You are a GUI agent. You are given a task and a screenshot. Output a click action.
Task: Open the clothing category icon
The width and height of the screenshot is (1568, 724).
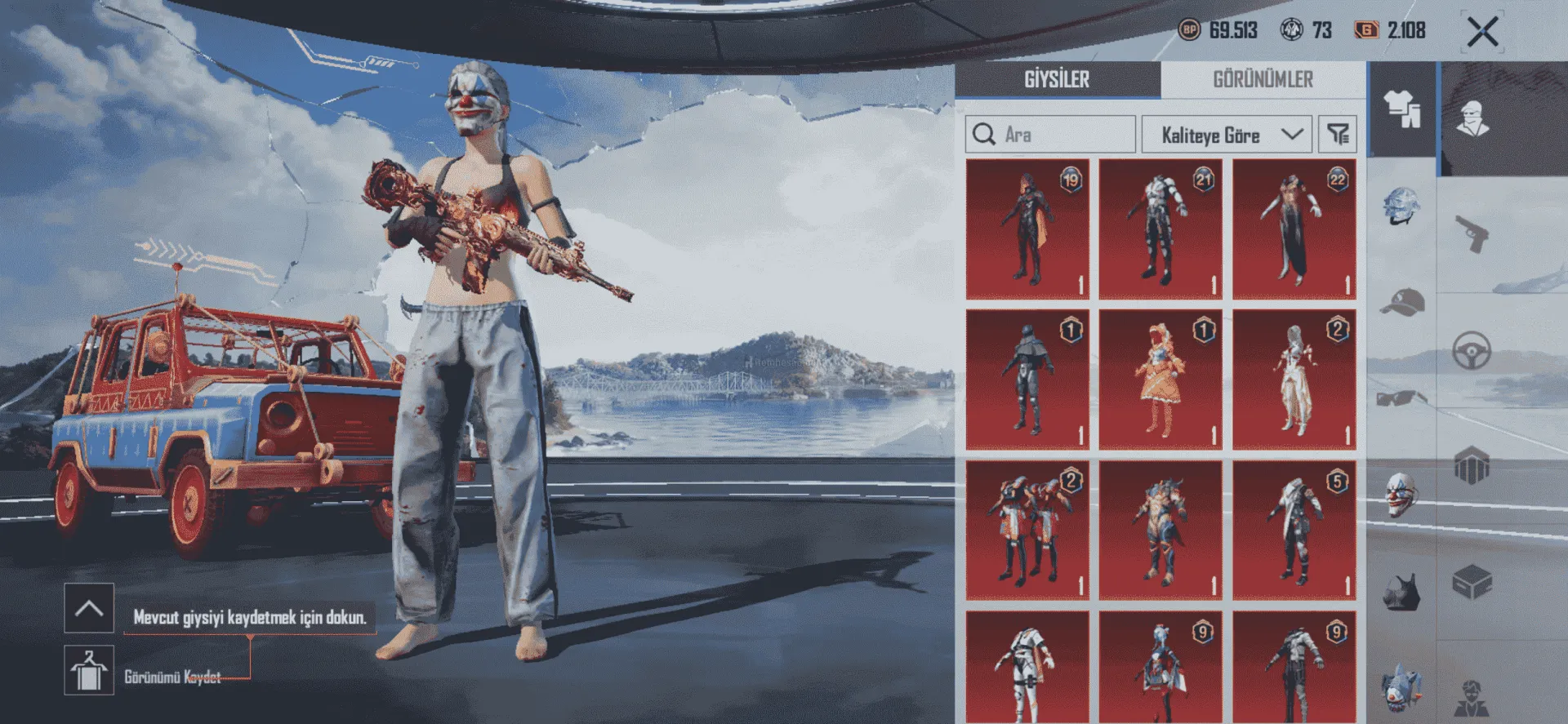[x=1401, y=109]
